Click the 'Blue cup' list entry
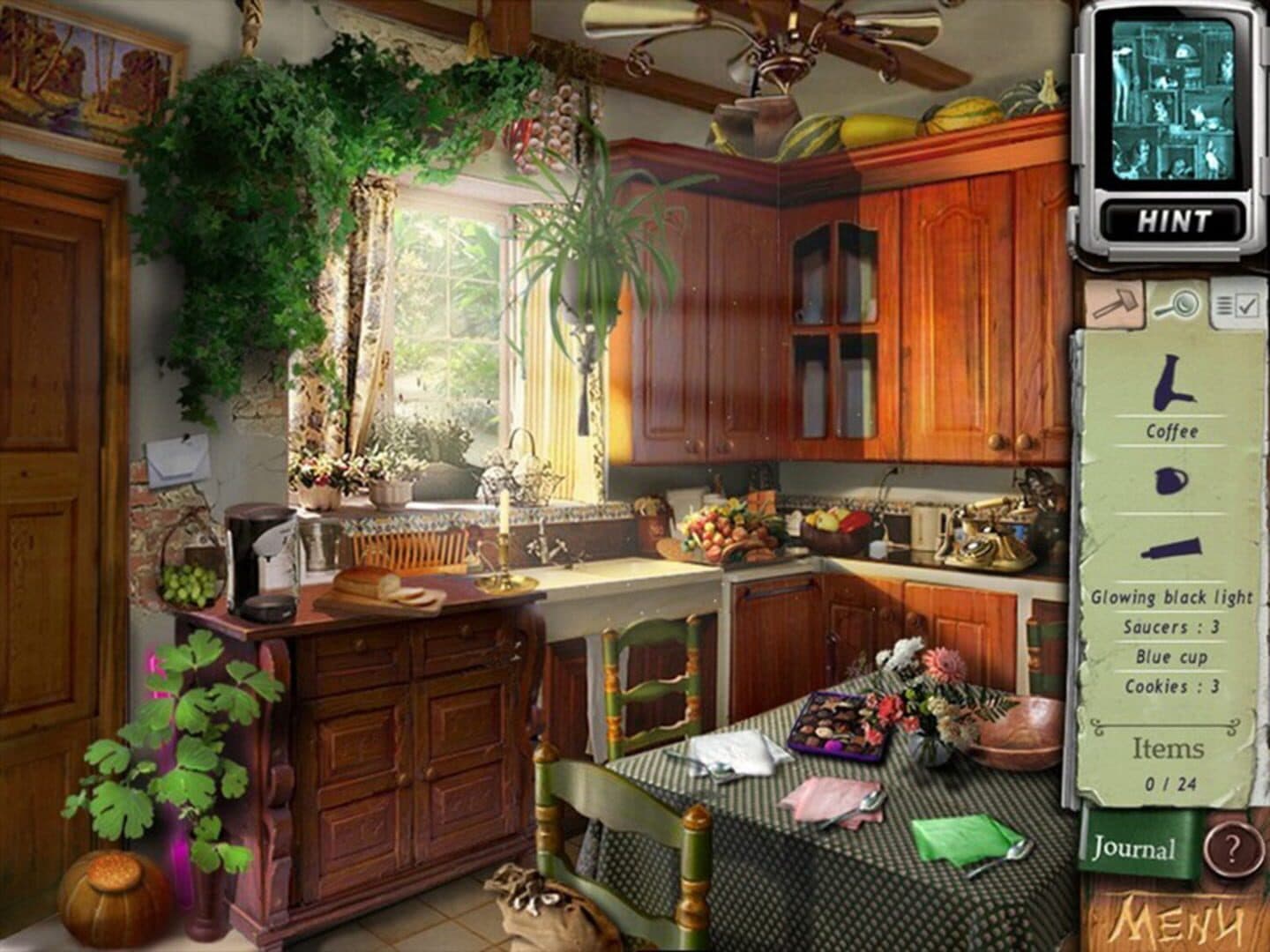Viewport: 1270px width, 952px height. [x=1172, y=657]
